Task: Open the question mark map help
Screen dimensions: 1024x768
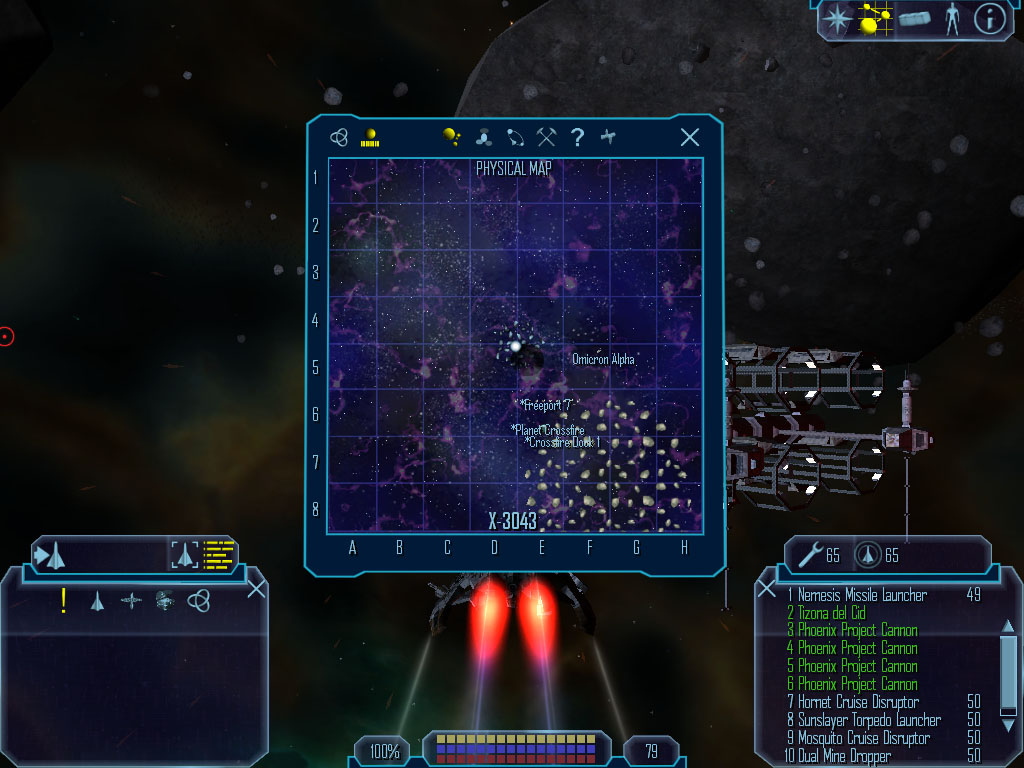Action: pos(577,138)
